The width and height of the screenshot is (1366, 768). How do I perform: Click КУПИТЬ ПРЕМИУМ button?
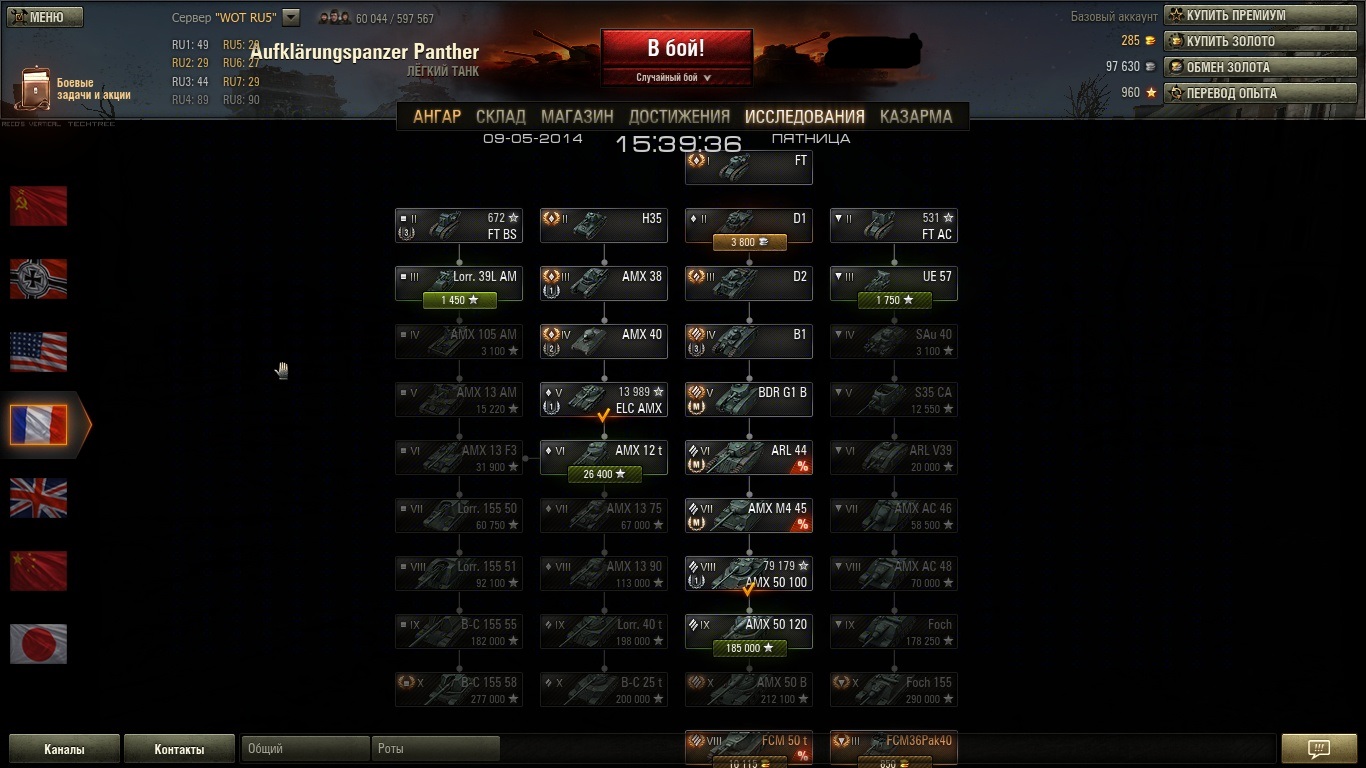click(x=1260, y=15)
